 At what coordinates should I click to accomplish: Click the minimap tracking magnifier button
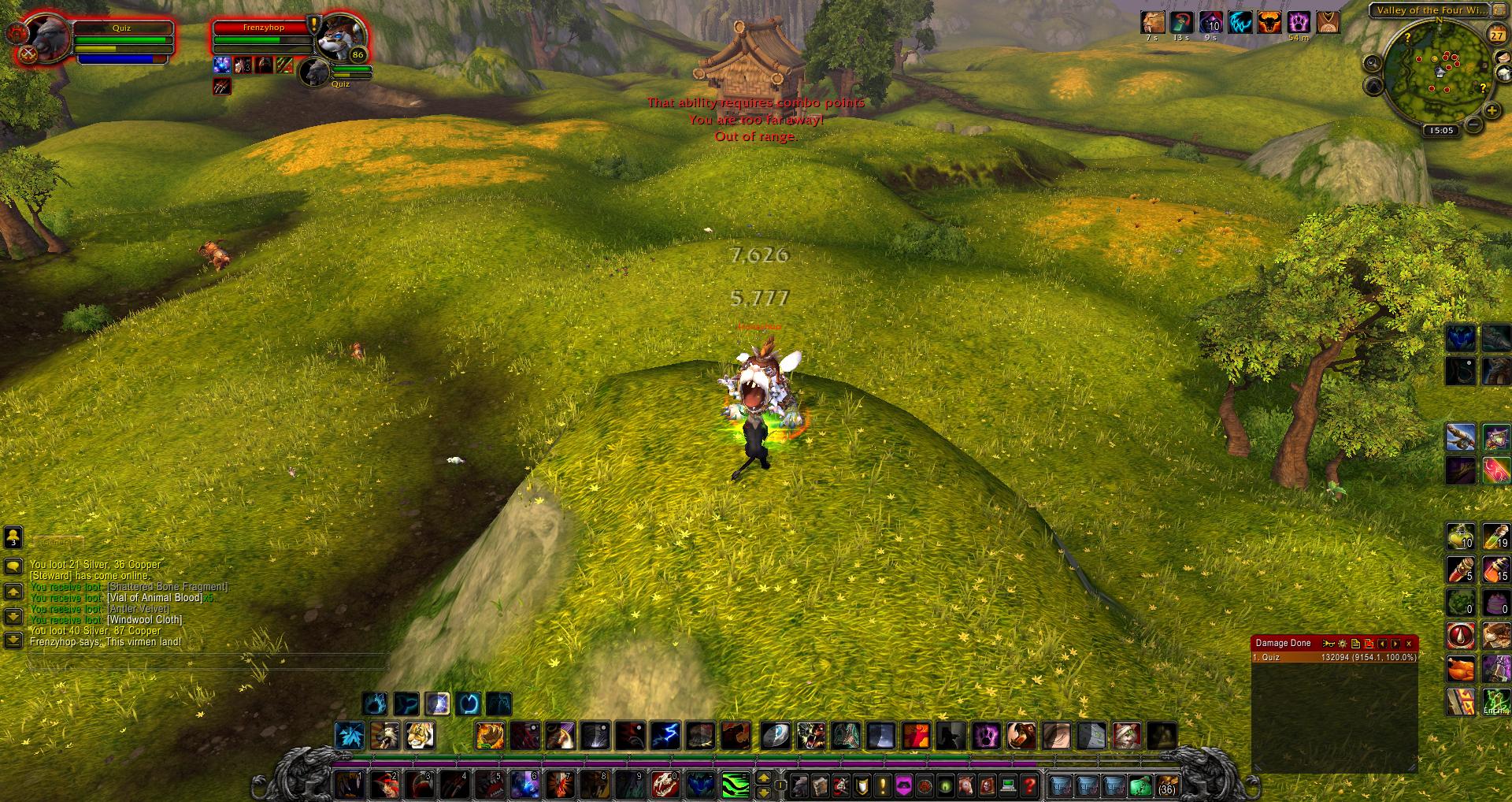click(1373, 63)
